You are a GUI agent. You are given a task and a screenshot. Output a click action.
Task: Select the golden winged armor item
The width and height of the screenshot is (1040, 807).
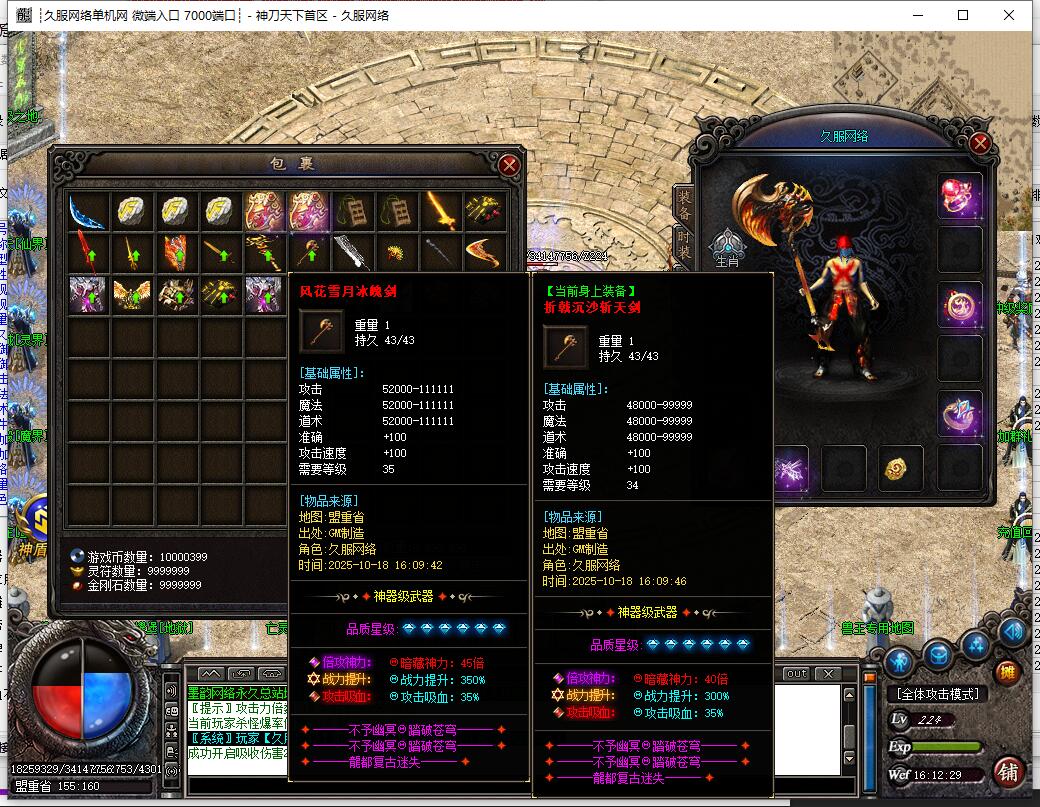pos(132,293)
